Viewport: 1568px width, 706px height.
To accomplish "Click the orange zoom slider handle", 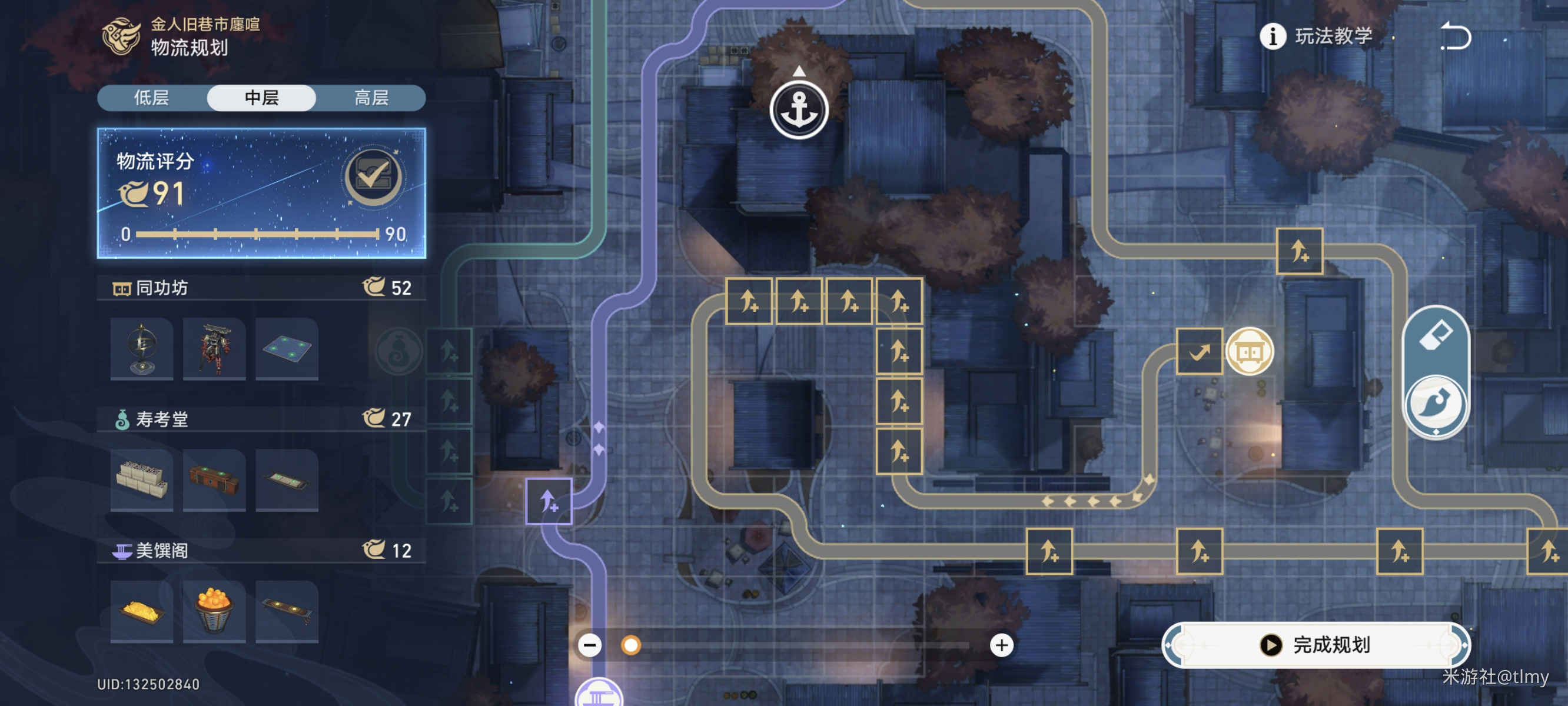I will click(x=630, y=645).
